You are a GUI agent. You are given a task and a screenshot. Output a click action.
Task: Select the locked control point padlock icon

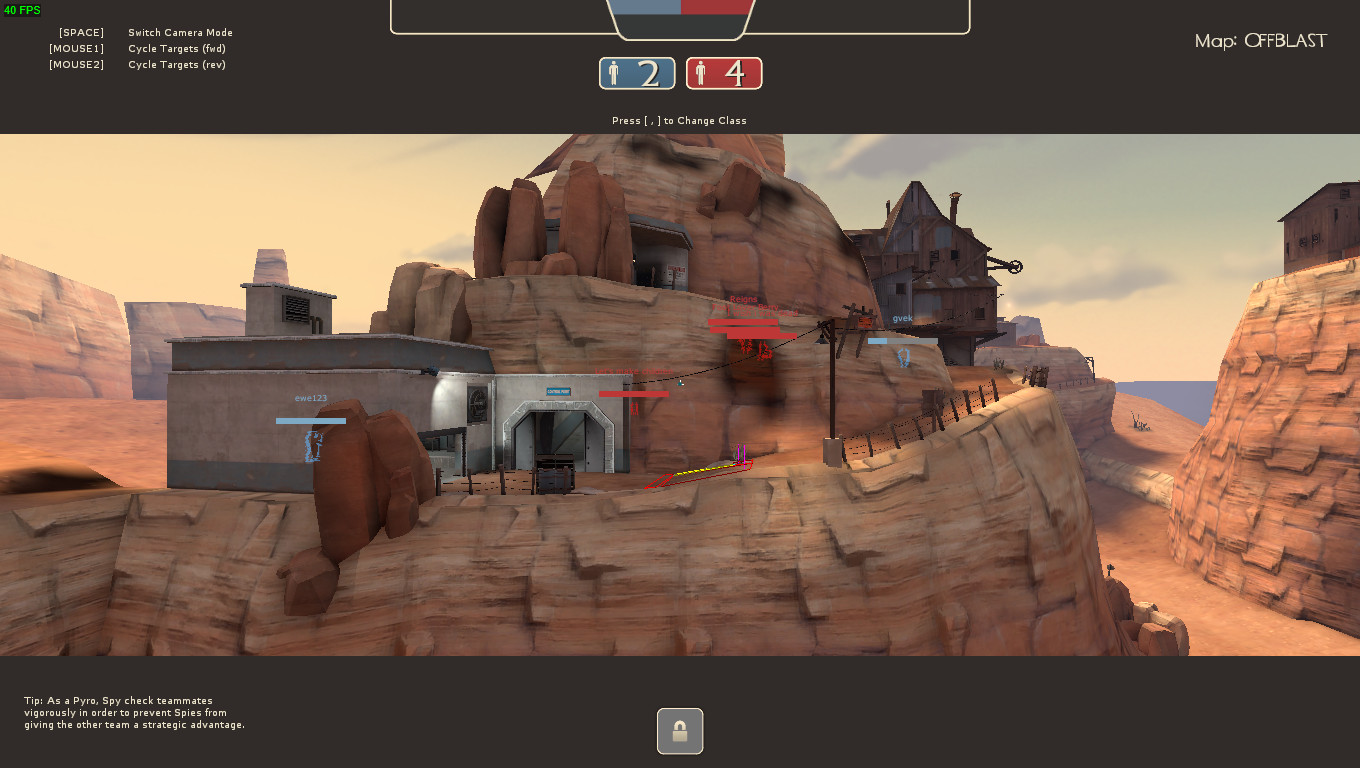[679, 731]
